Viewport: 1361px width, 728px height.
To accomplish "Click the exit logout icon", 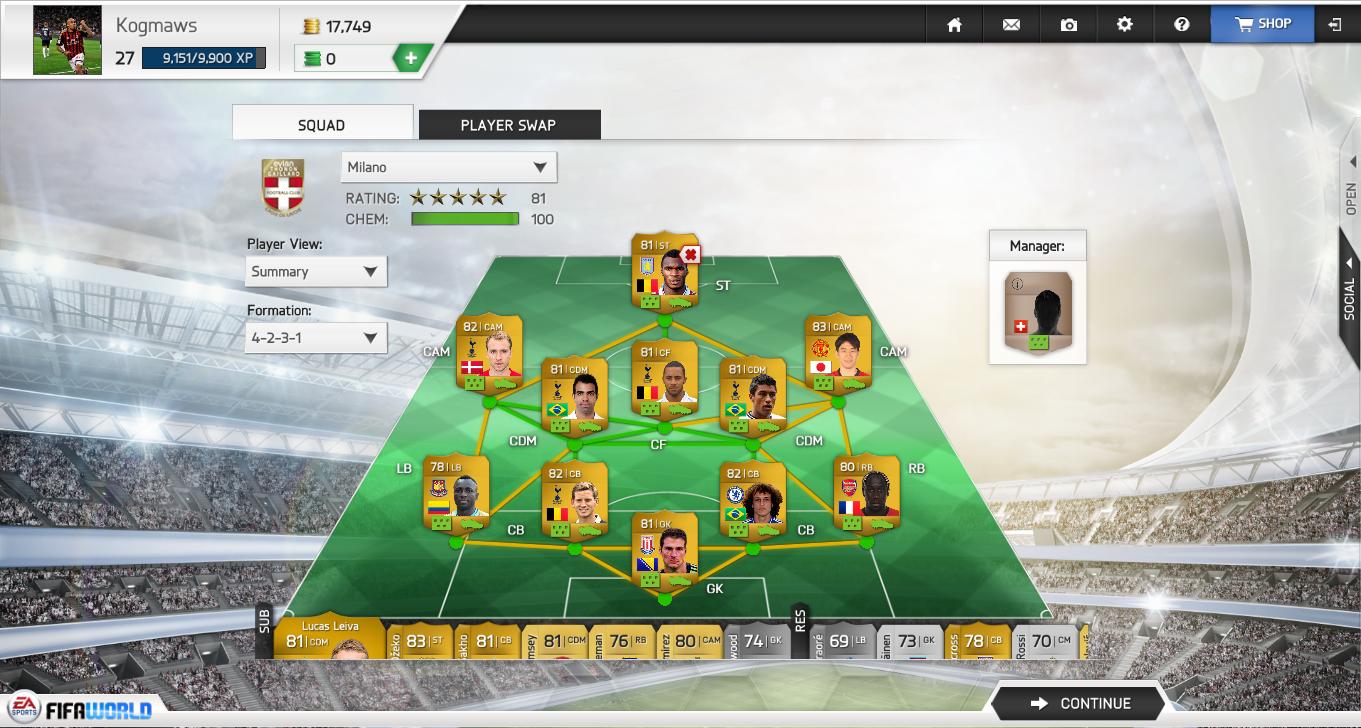I will point(1335,25).
